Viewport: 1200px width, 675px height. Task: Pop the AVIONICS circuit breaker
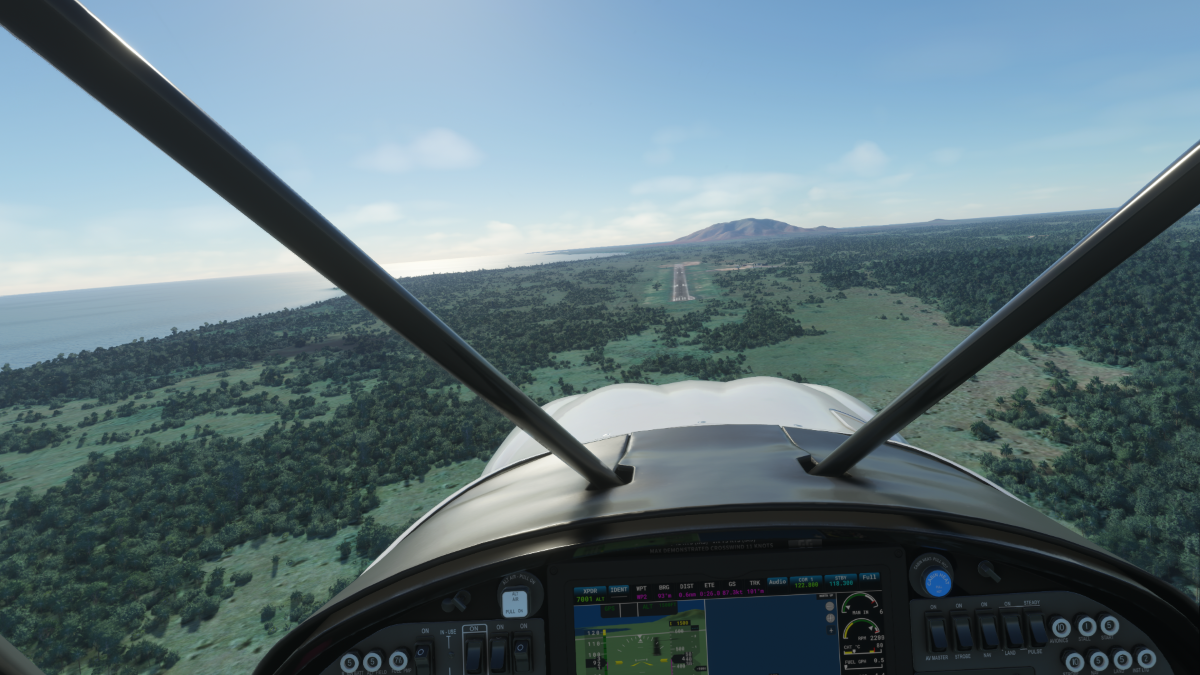point(1060,628)
